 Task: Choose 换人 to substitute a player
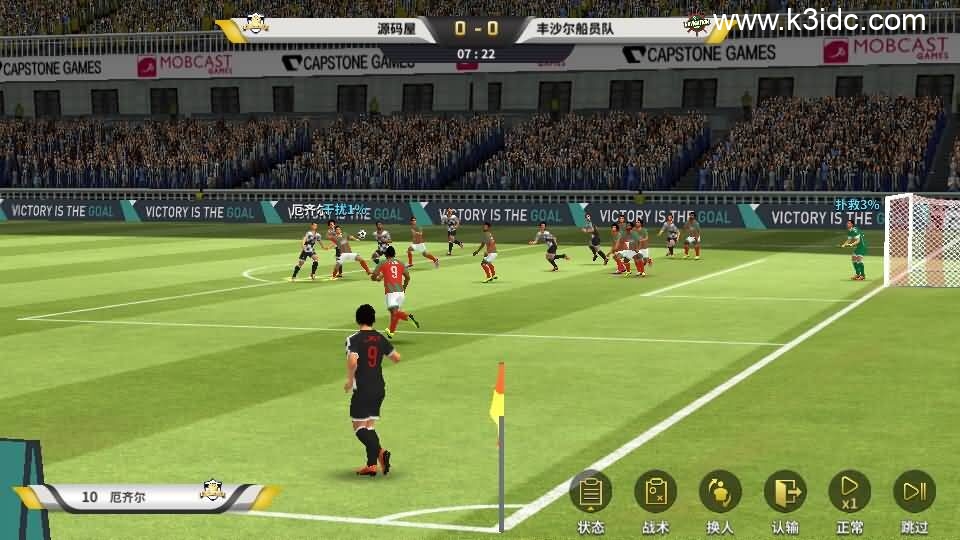(720, 492)
